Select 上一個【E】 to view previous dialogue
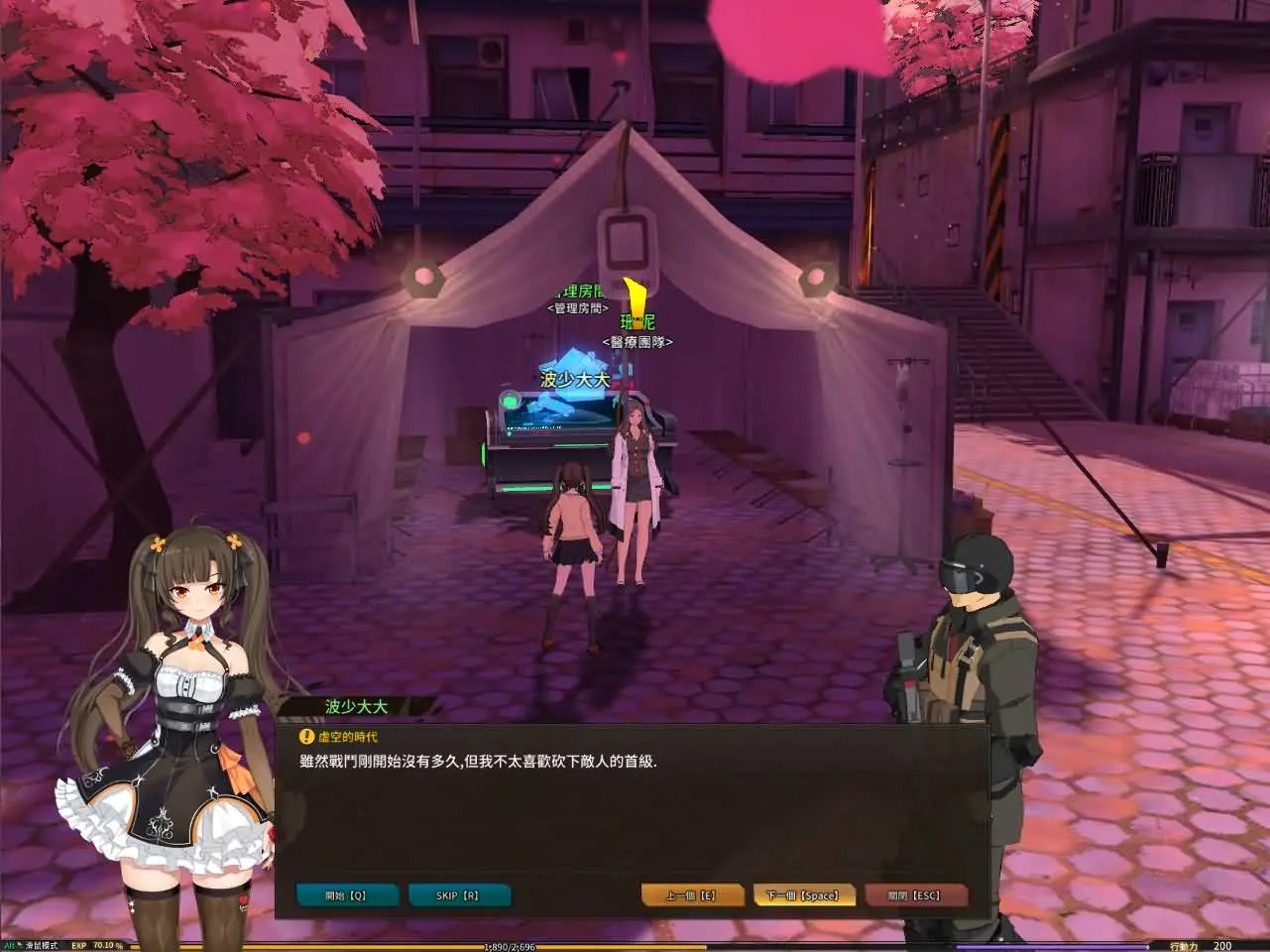Viewport: 1270px width, 952px height. point(691,894)
